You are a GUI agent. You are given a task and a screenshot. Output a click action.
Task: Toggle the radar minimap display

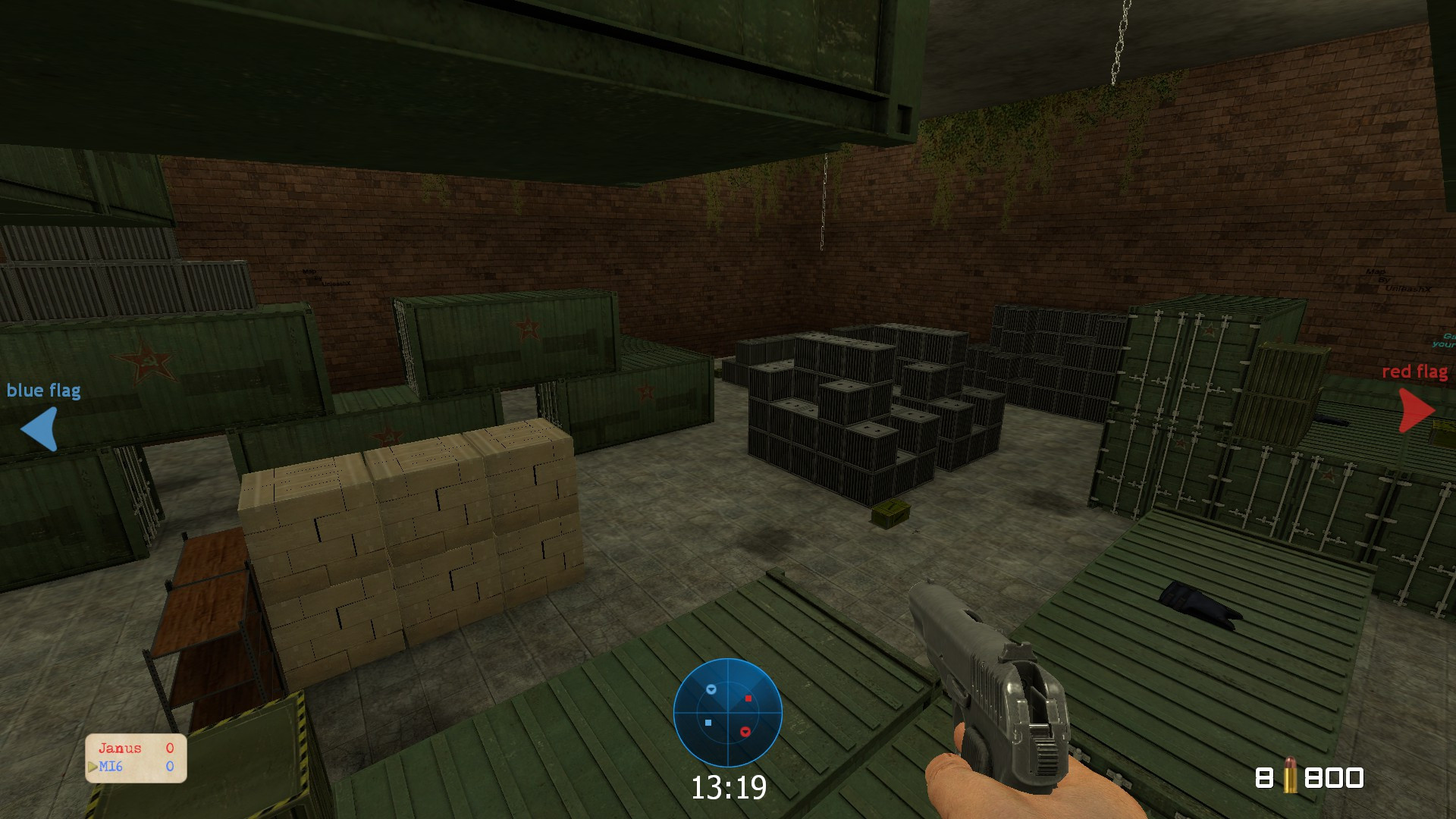[x=728, y=712]
